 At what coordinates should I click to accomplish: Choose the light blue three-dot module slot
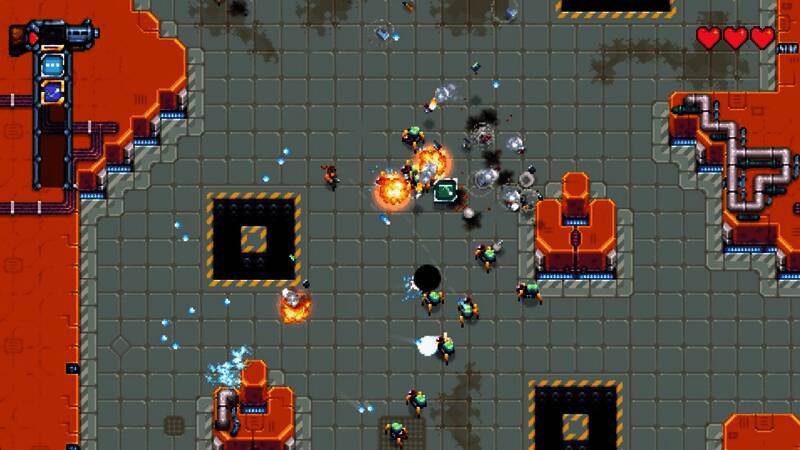pos(53,66)
